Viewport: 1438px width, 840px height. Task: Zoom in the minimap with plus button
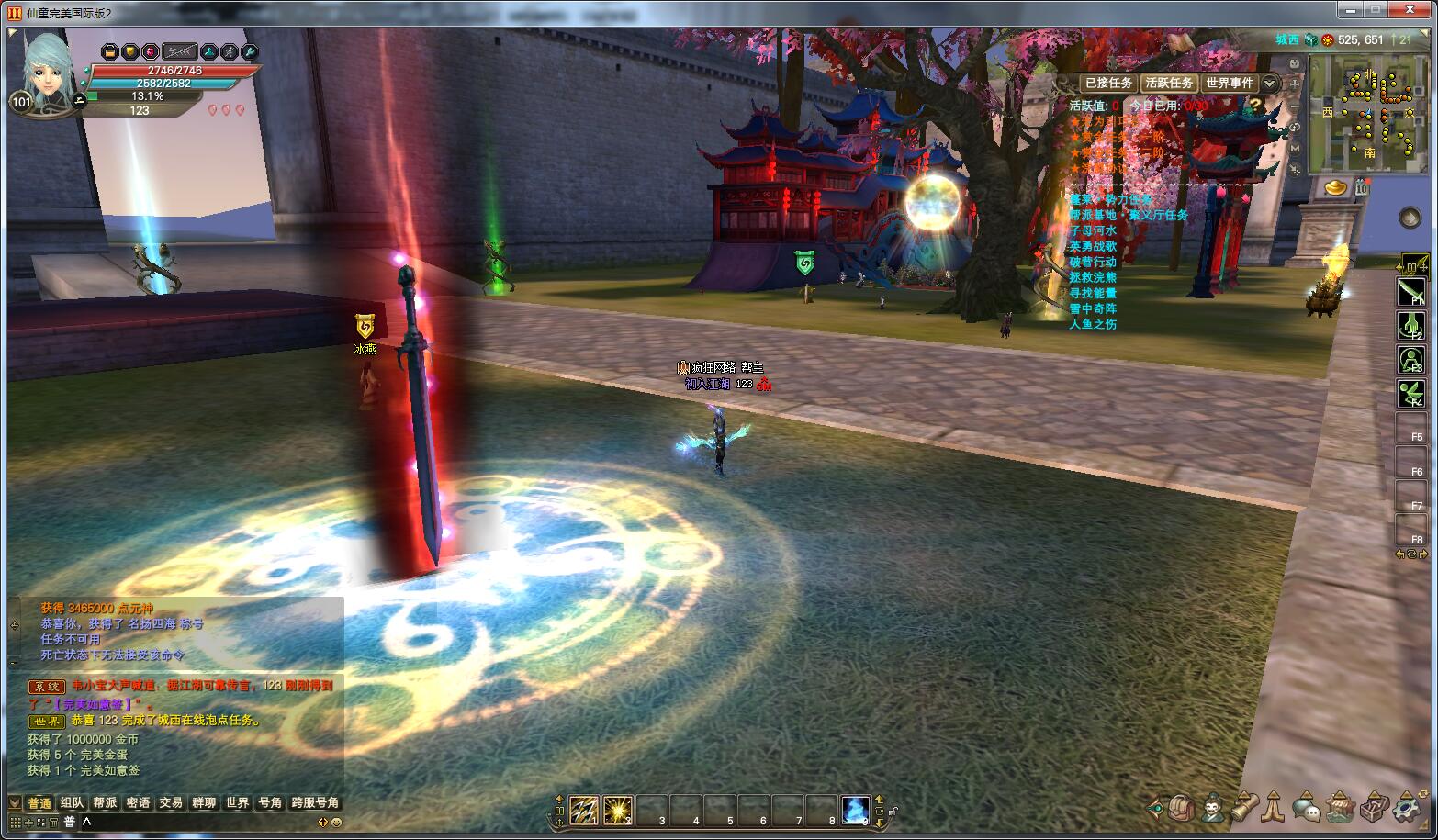(x=1295, y=84)
